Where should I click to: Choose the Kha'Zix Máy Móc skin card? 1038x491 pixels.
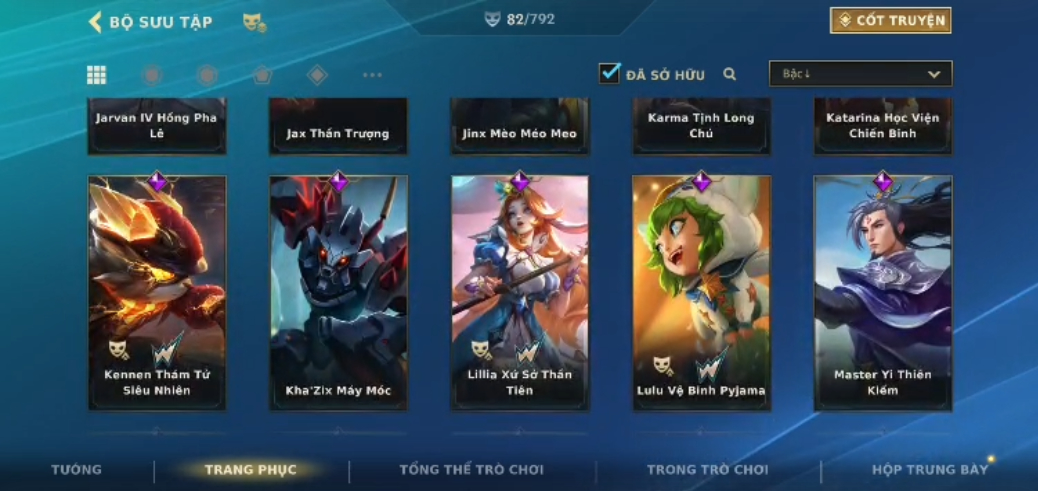pos(338,292)
